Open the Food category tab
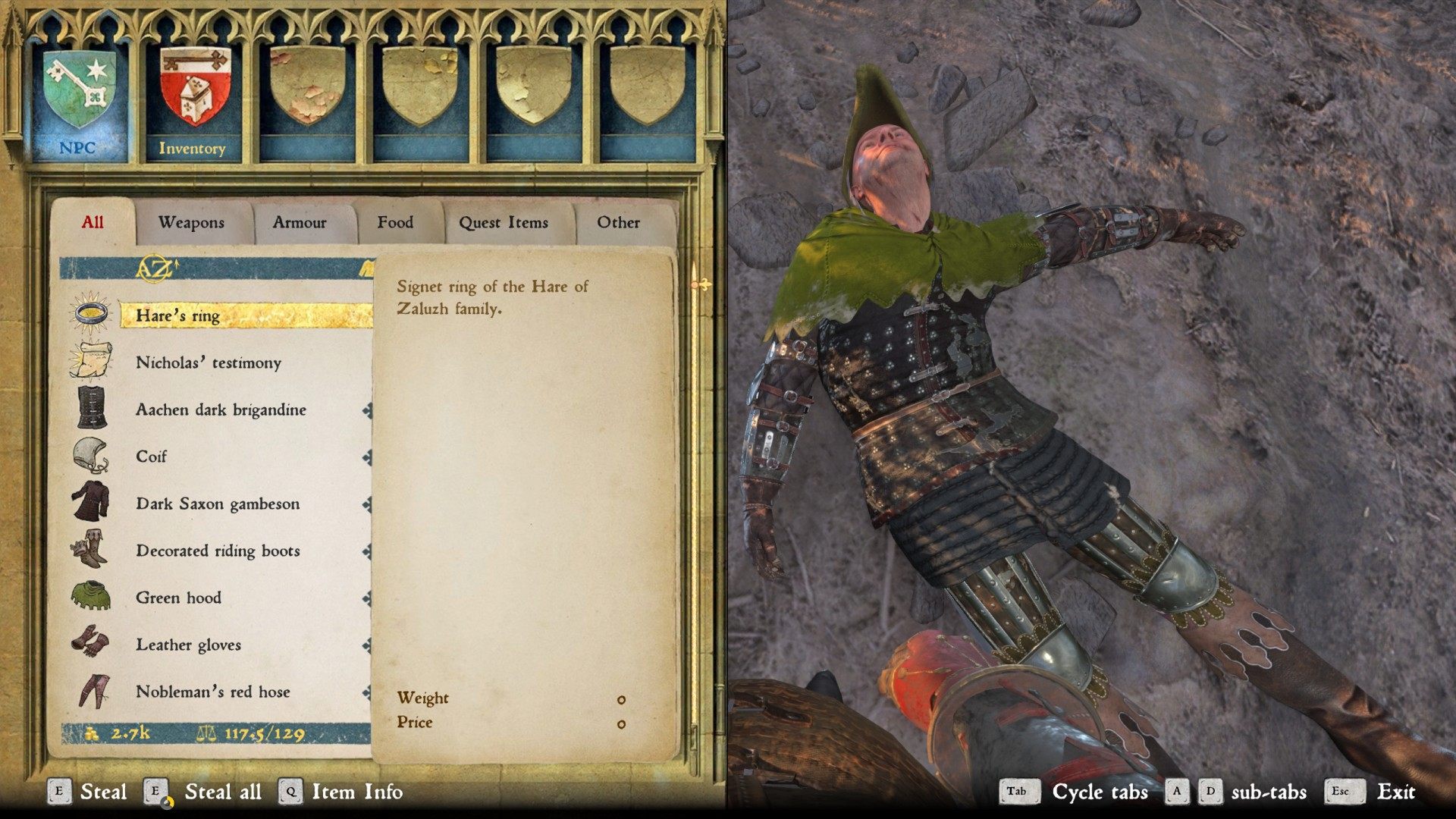 pyautogui.click(x=395, y=223)
